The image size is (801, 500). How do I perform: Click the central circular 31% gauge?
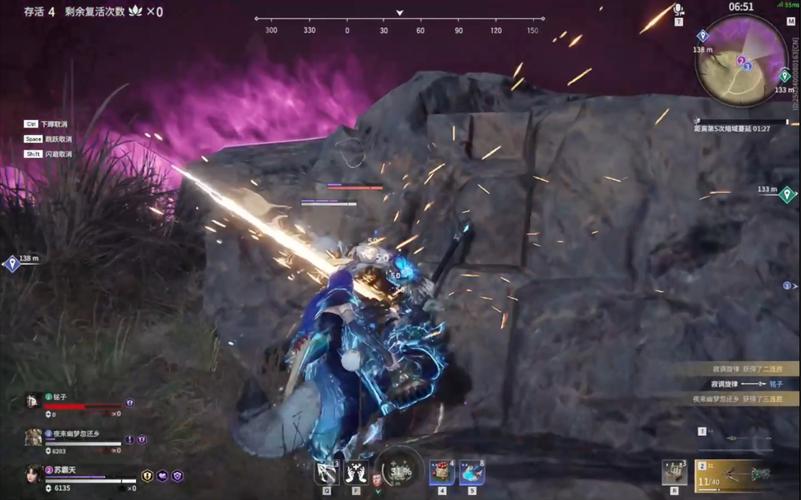(399, 468)
